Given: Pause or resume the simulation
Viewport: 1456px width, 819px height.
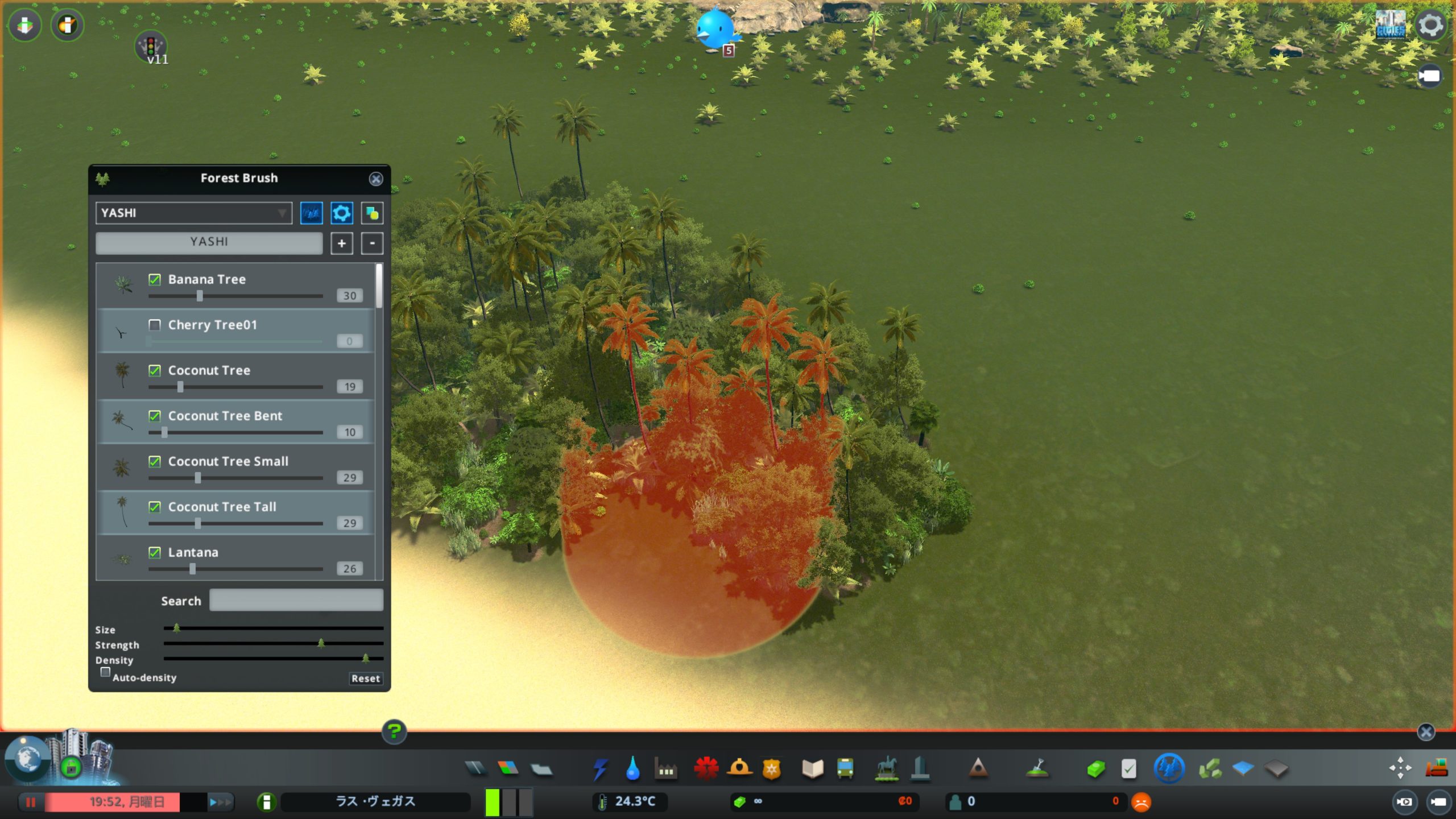Looking at the screenshot, I should point(31,802).
